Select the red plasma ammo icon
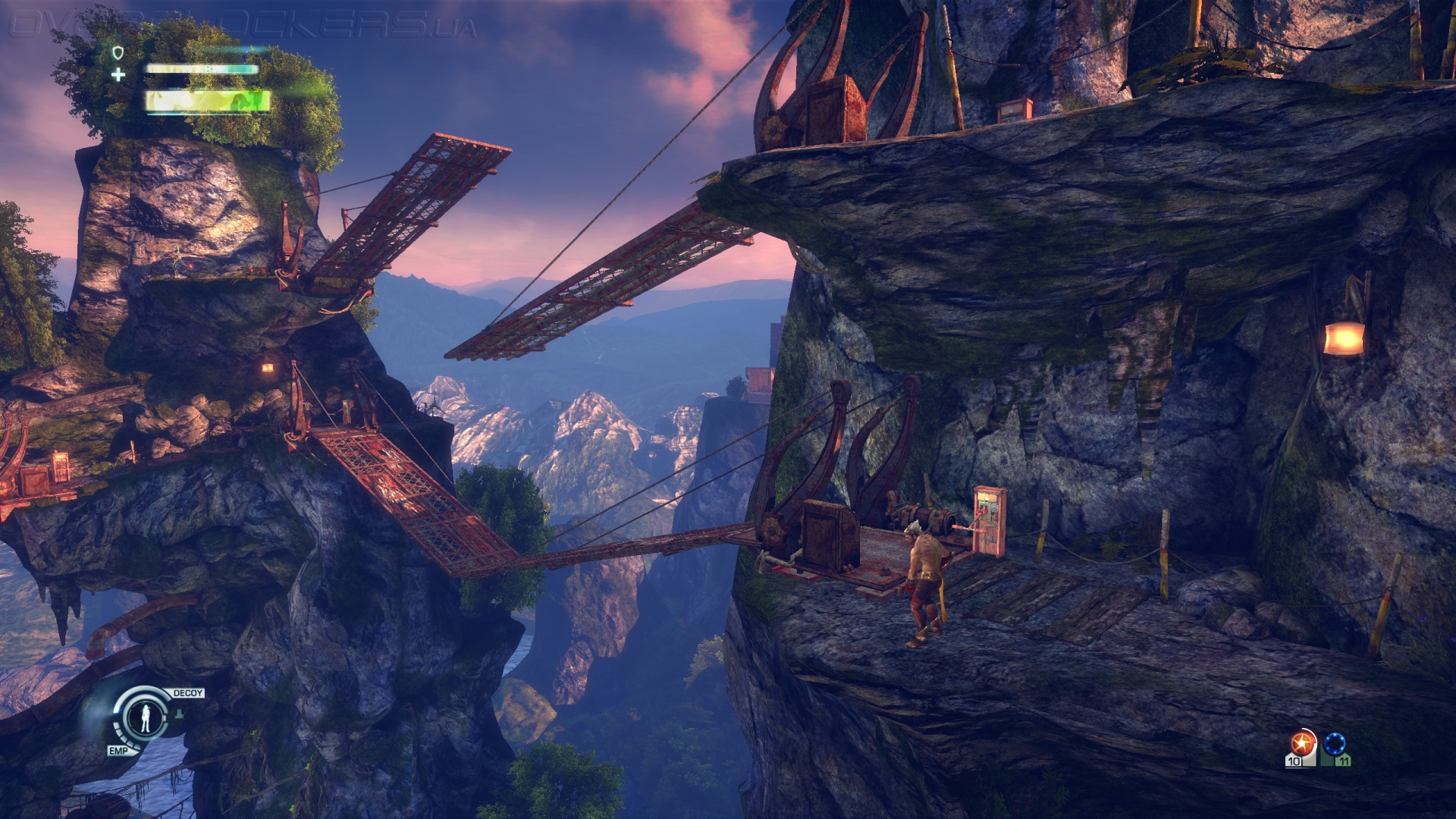Screen dimensions: 1456x819 pos(1301,745)
